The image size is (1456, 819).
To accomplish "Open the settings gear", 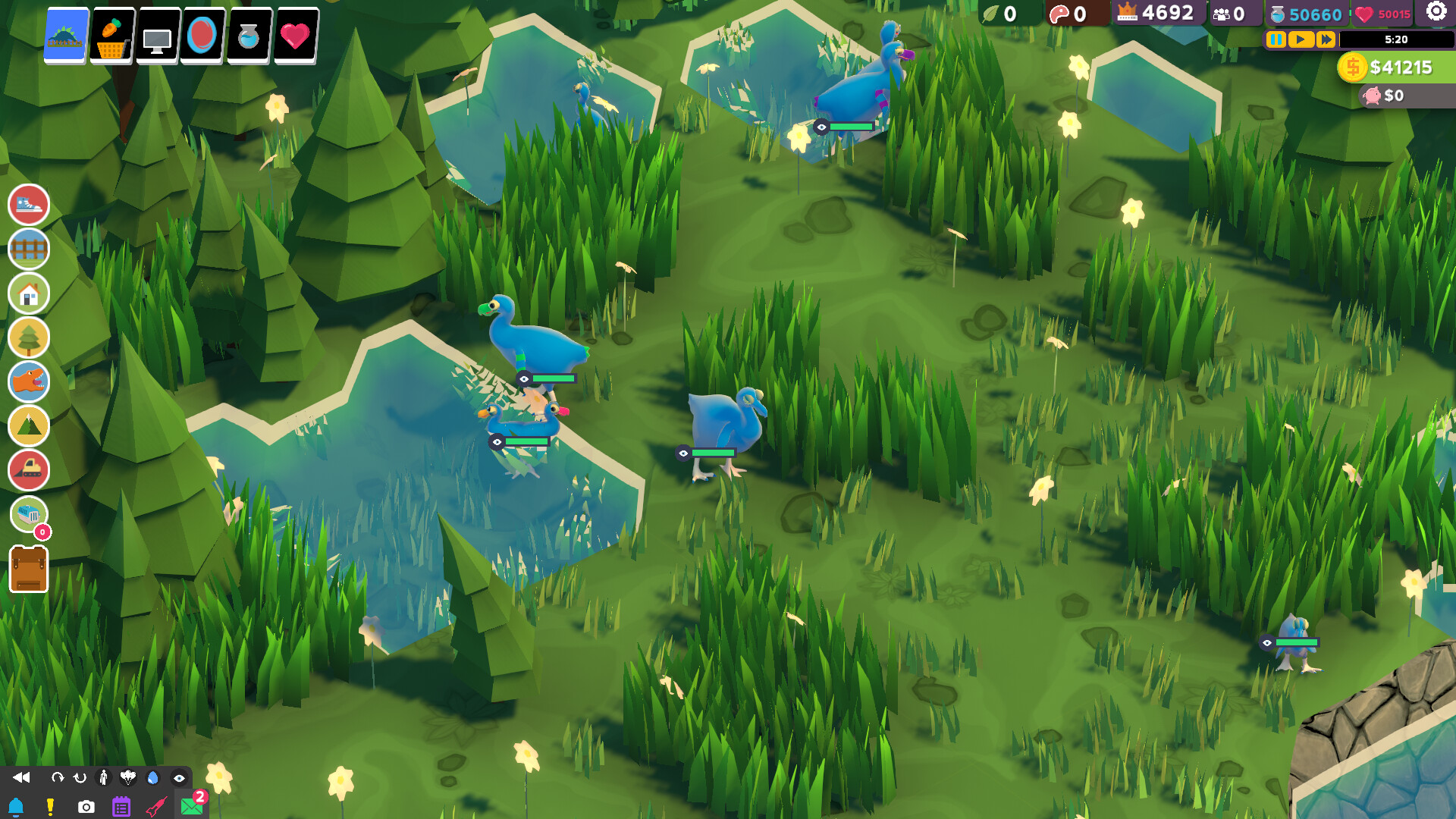I will tap(1438, 11).
